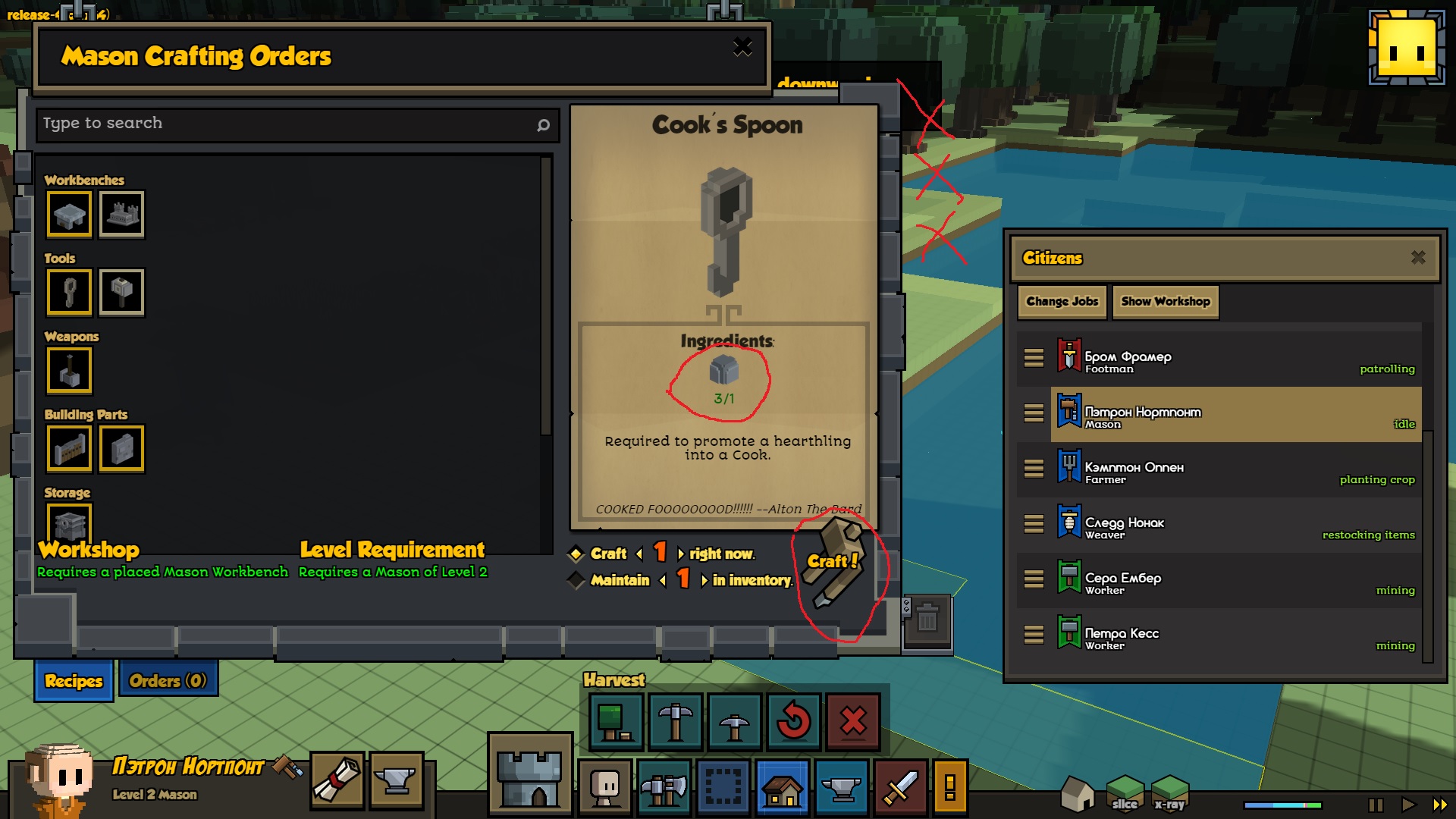1456x819 pixels.
Task: Open the Recipes tab
Action: click(x=74, y=680)
